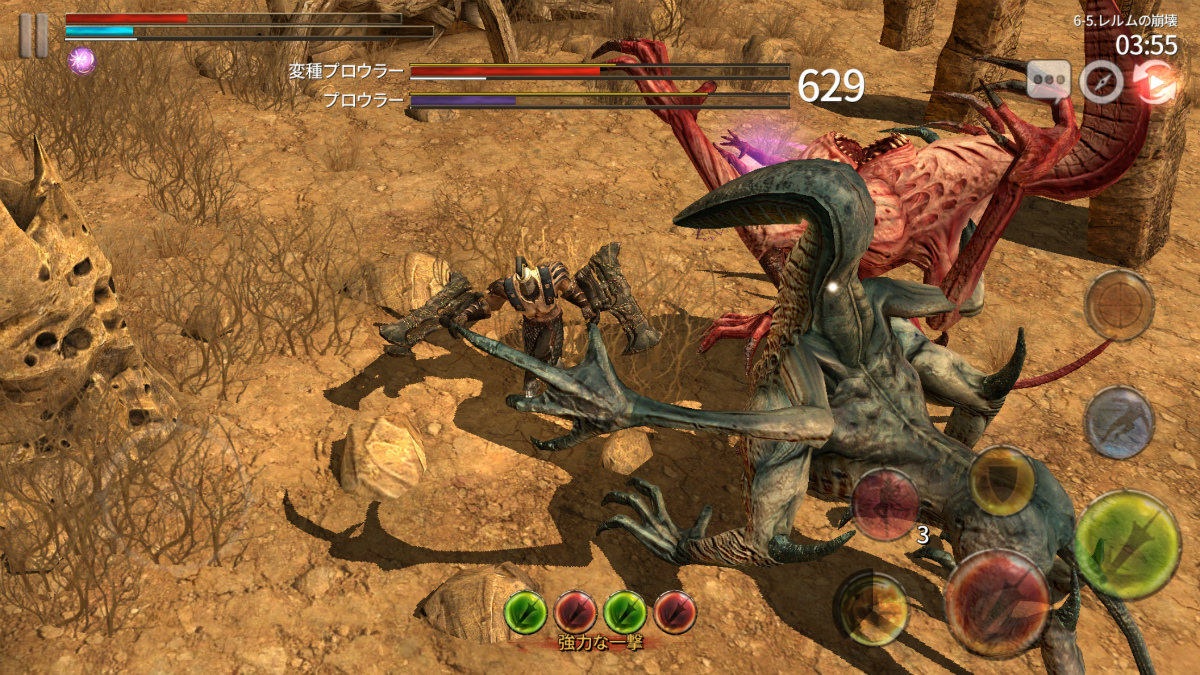Use the red skill with count 3

click(x=885, y=505)
